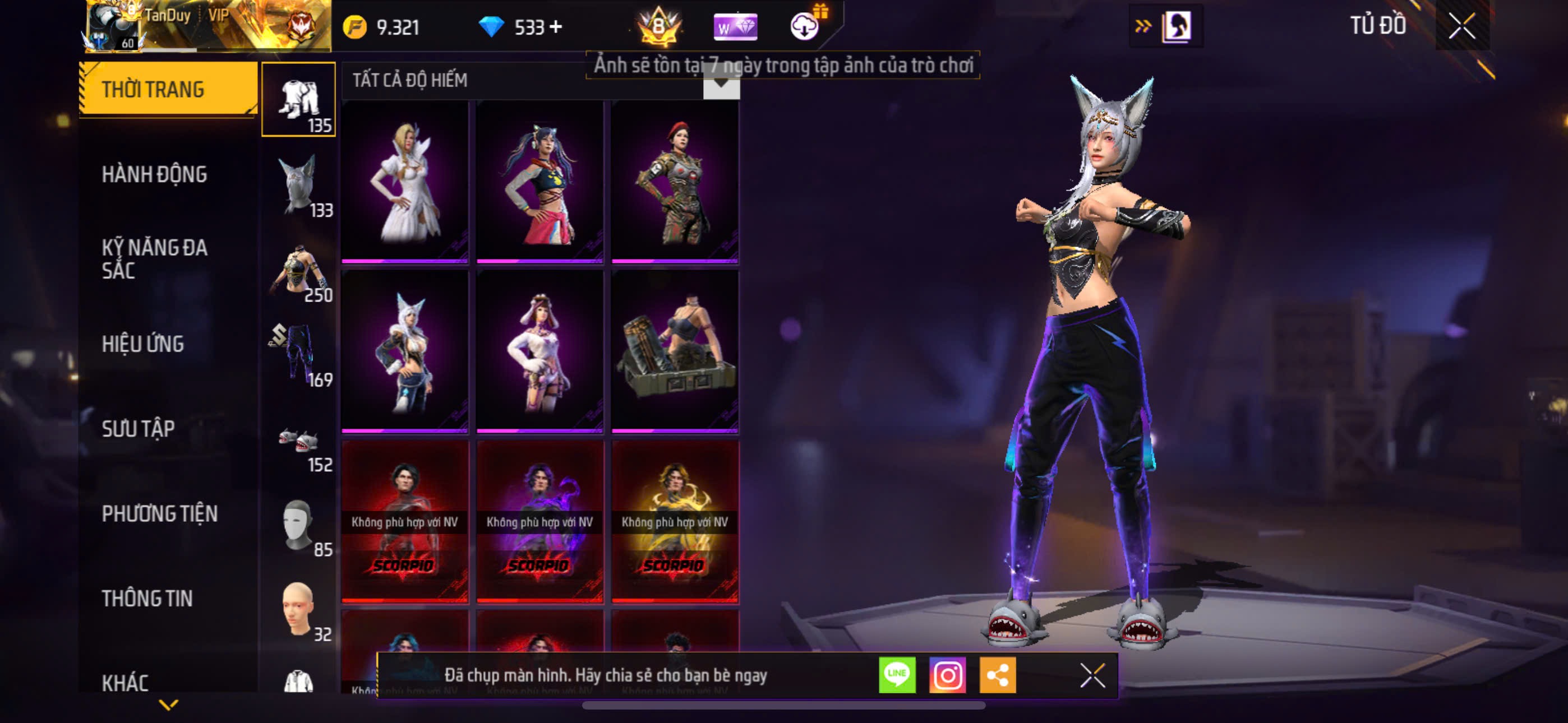
Task: Dismiss the screenshot share notification
Action: (x=1092, y=675)
